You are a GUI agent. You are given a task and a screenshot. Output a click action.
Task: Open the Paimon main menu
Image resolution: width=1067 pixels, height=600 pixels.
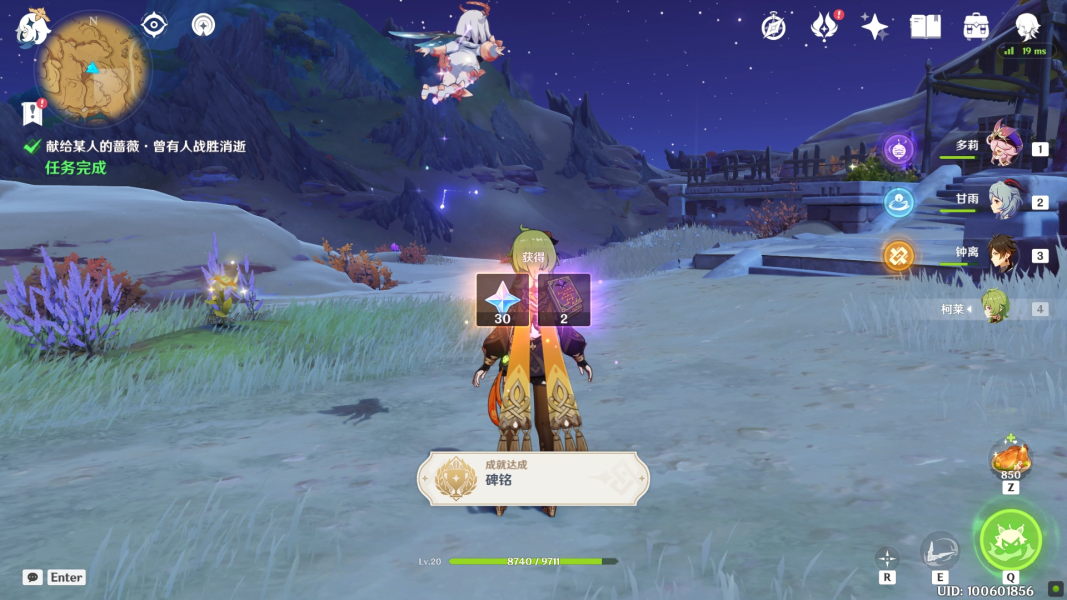tap(33, 28)
